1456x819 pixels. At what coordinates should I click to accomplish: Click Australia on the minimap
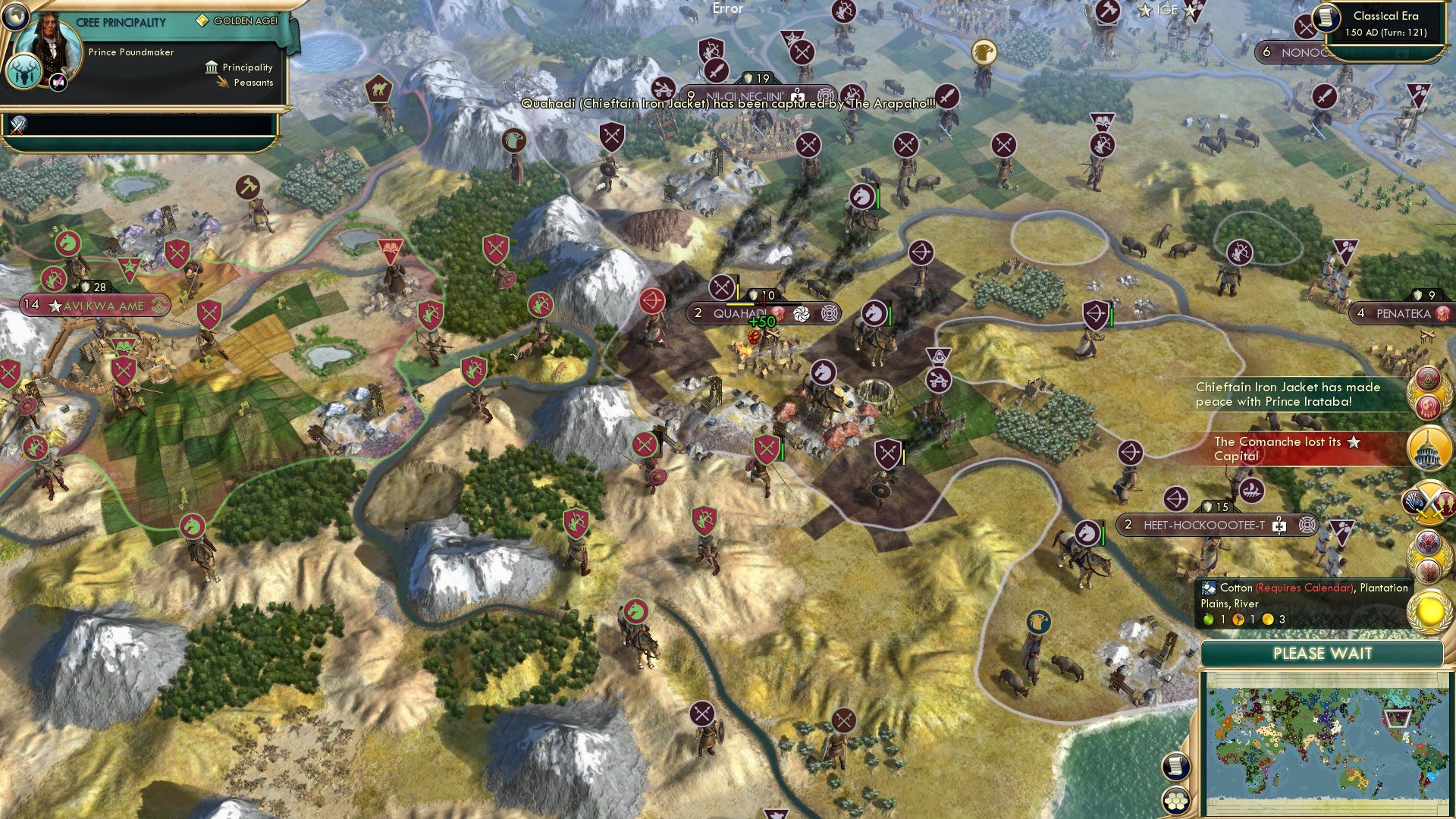1355,779
